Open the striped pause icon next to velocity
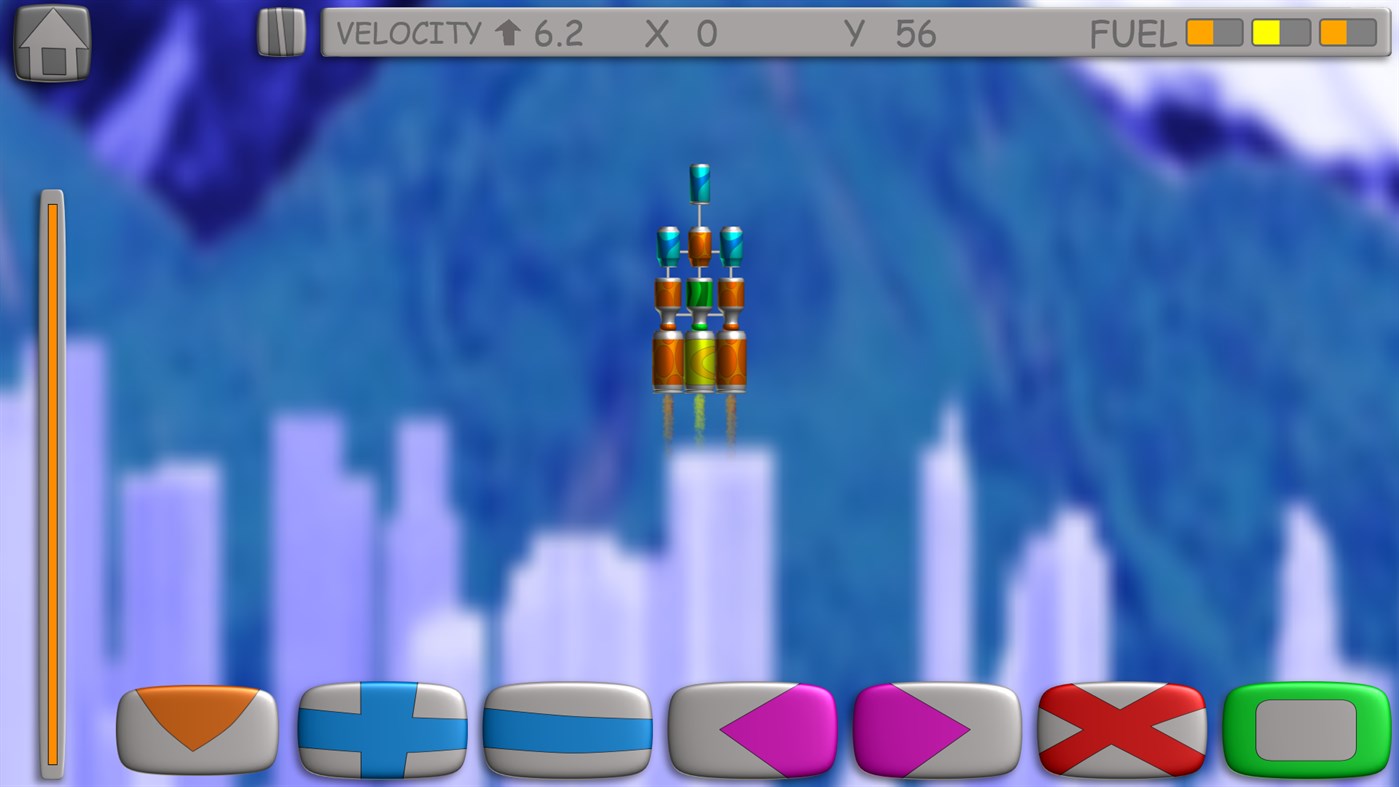The width and height of the screenshot is (1399, 787). (280, 32)
